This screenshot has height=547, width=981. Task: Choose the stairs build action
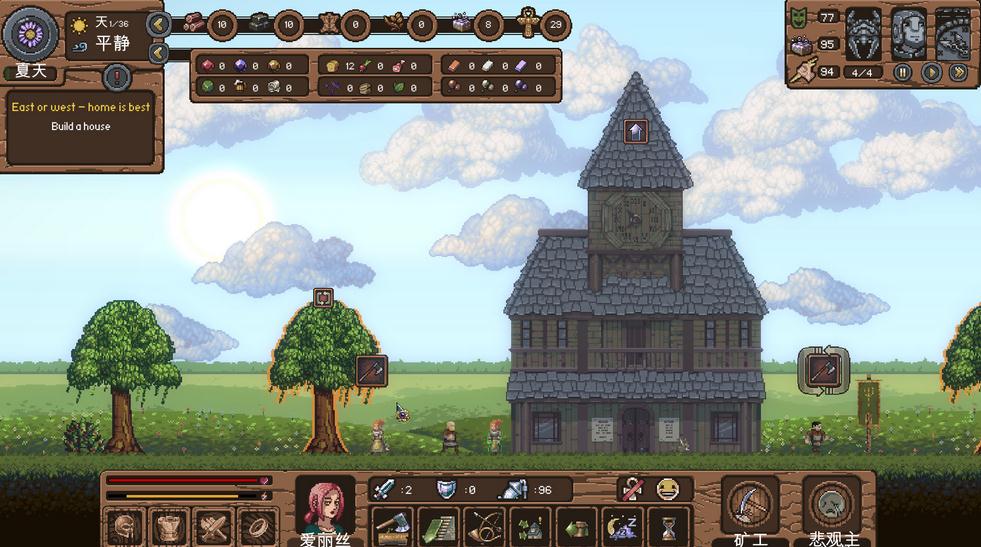(x=438, y=526)
